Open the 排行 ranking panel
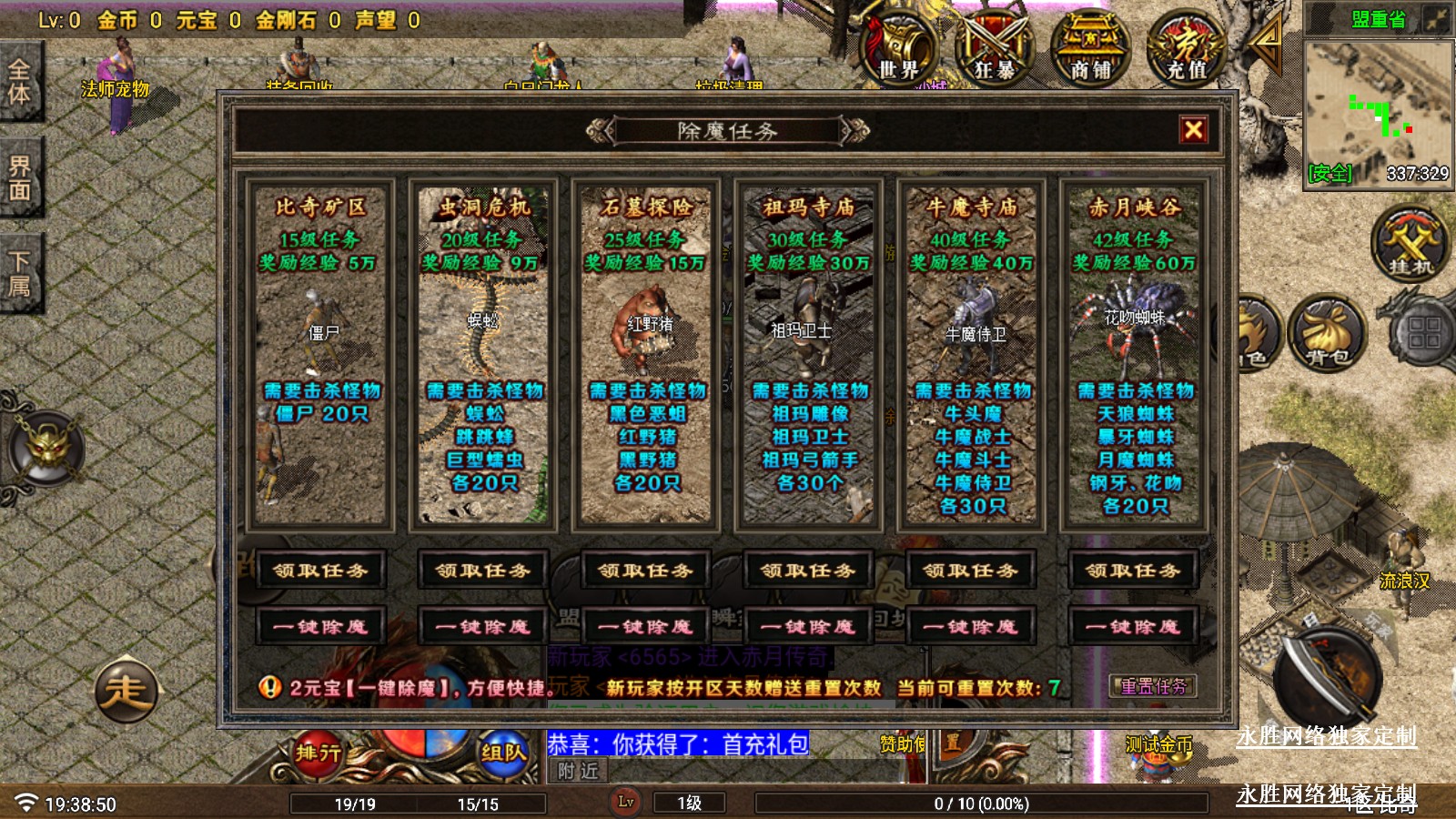 (318, 753)
